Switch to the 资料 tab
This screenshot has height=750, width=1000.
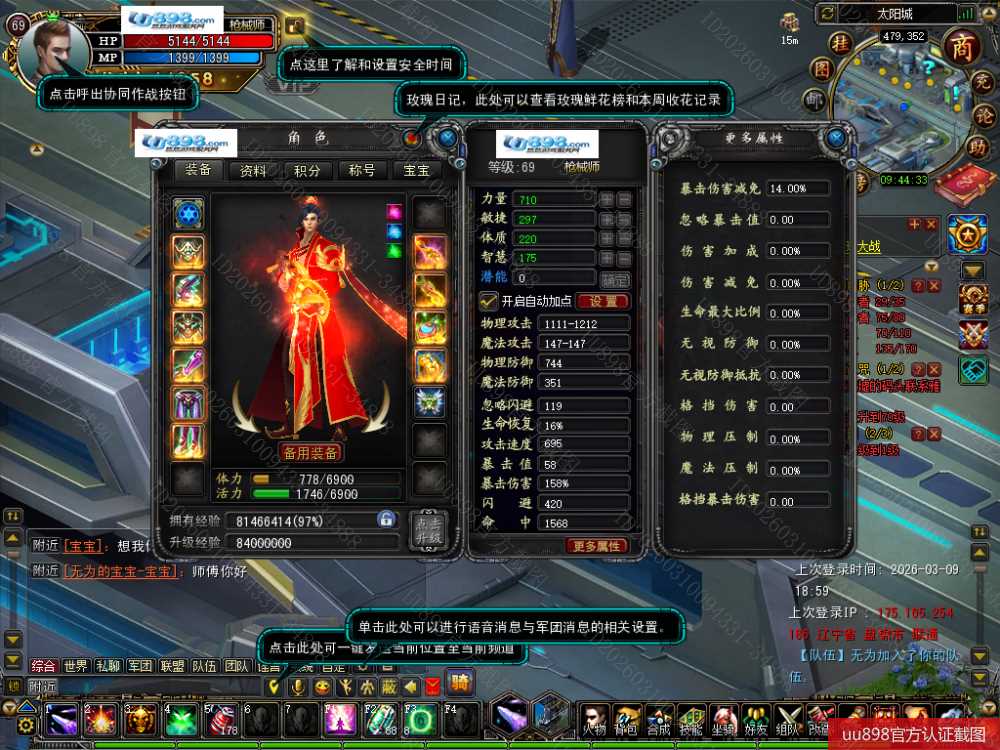click(x=253, y=170)
